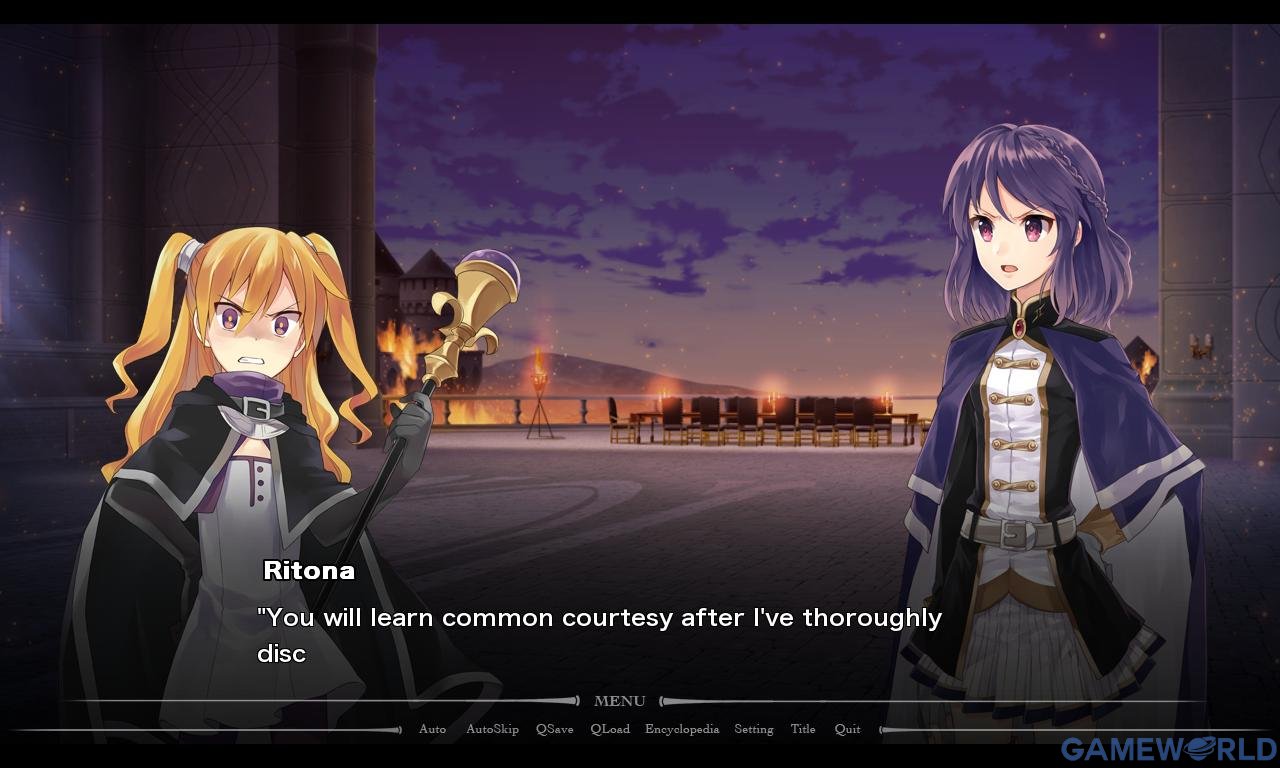This screenshot has width=1280, height=768.
Task: Quick load with QLoad
Action: [610, 729]
